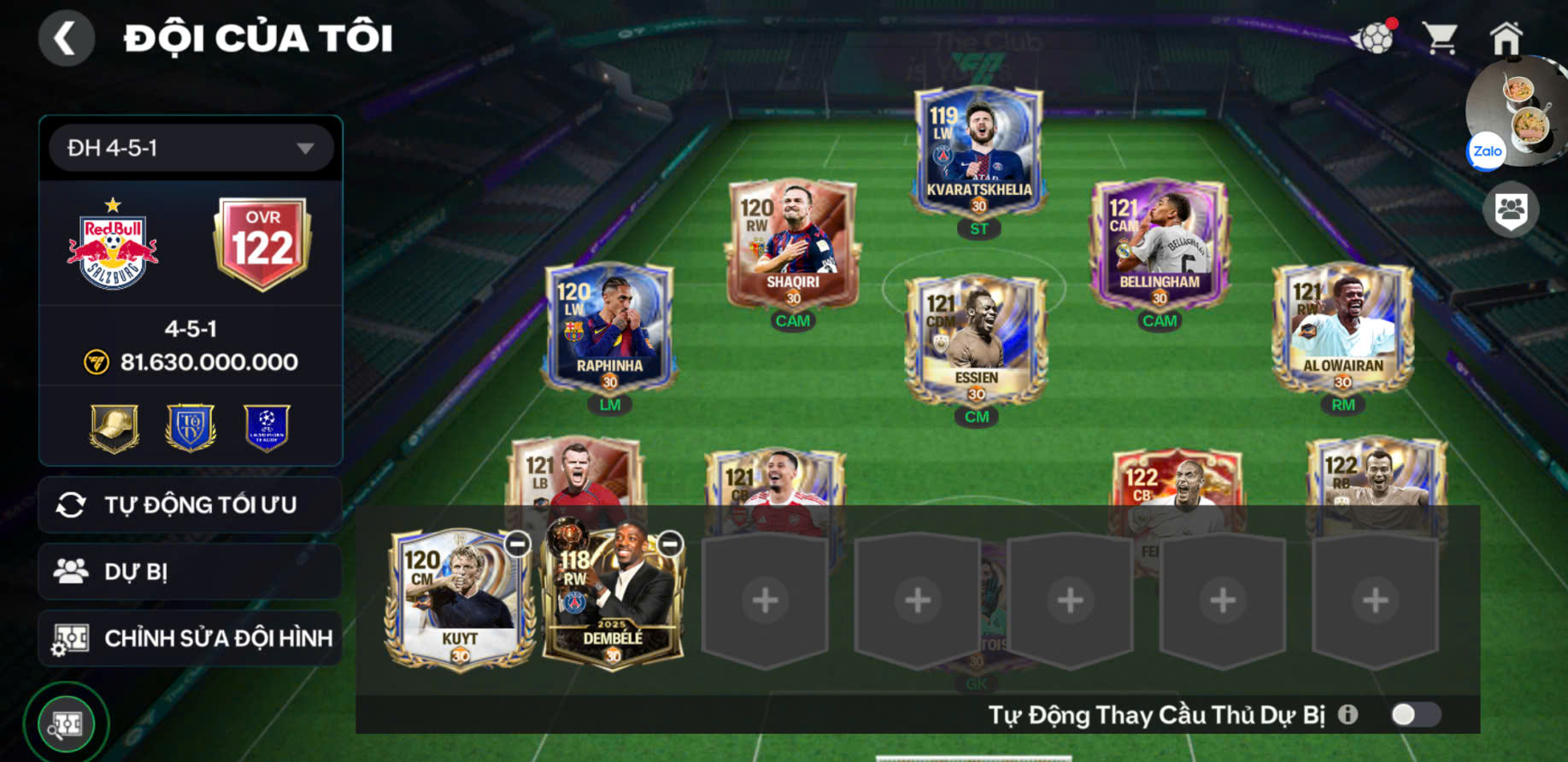Open the ĐH 4-5-1 formation dropdown
This screenshot has width=1568, height=762.
(191, 148)
